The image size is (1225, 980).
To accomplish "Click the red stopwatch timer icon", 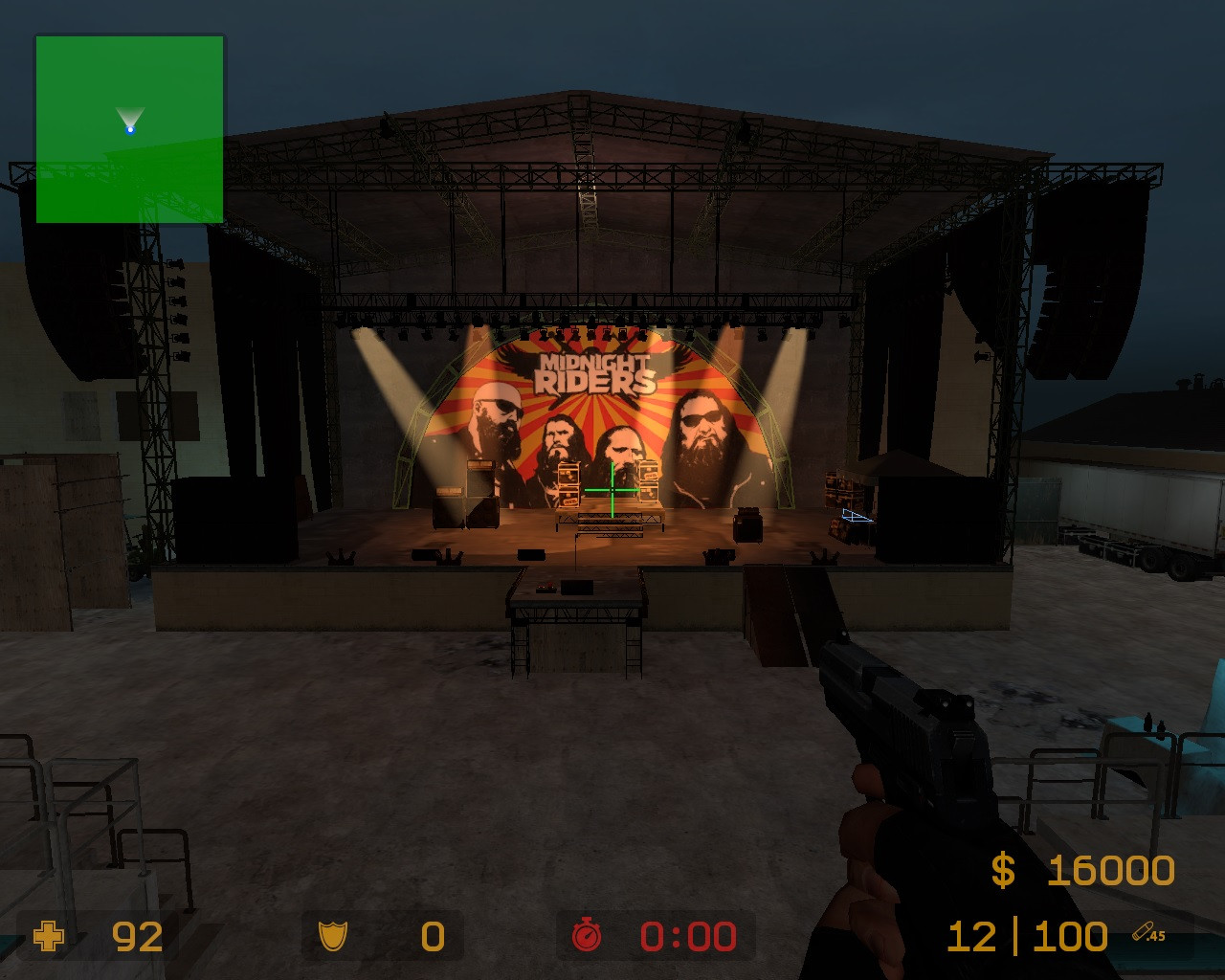I will pos(587,937).
